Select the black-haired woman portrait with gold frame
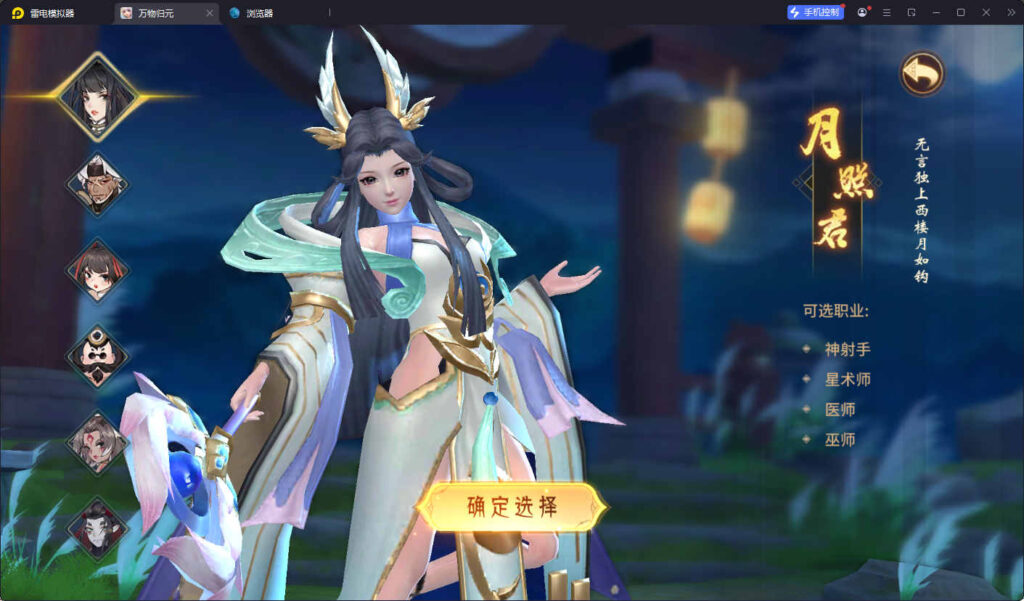The height and width of the screenshot is (601, 1024). tap(96, 97)
